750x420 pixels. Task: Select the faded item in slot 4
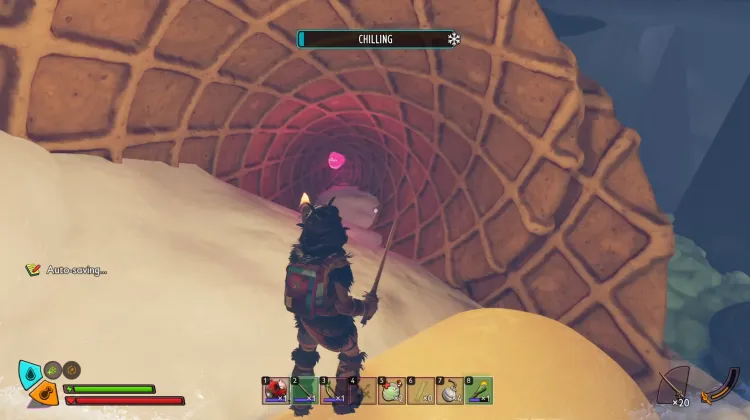coord(362,391)
